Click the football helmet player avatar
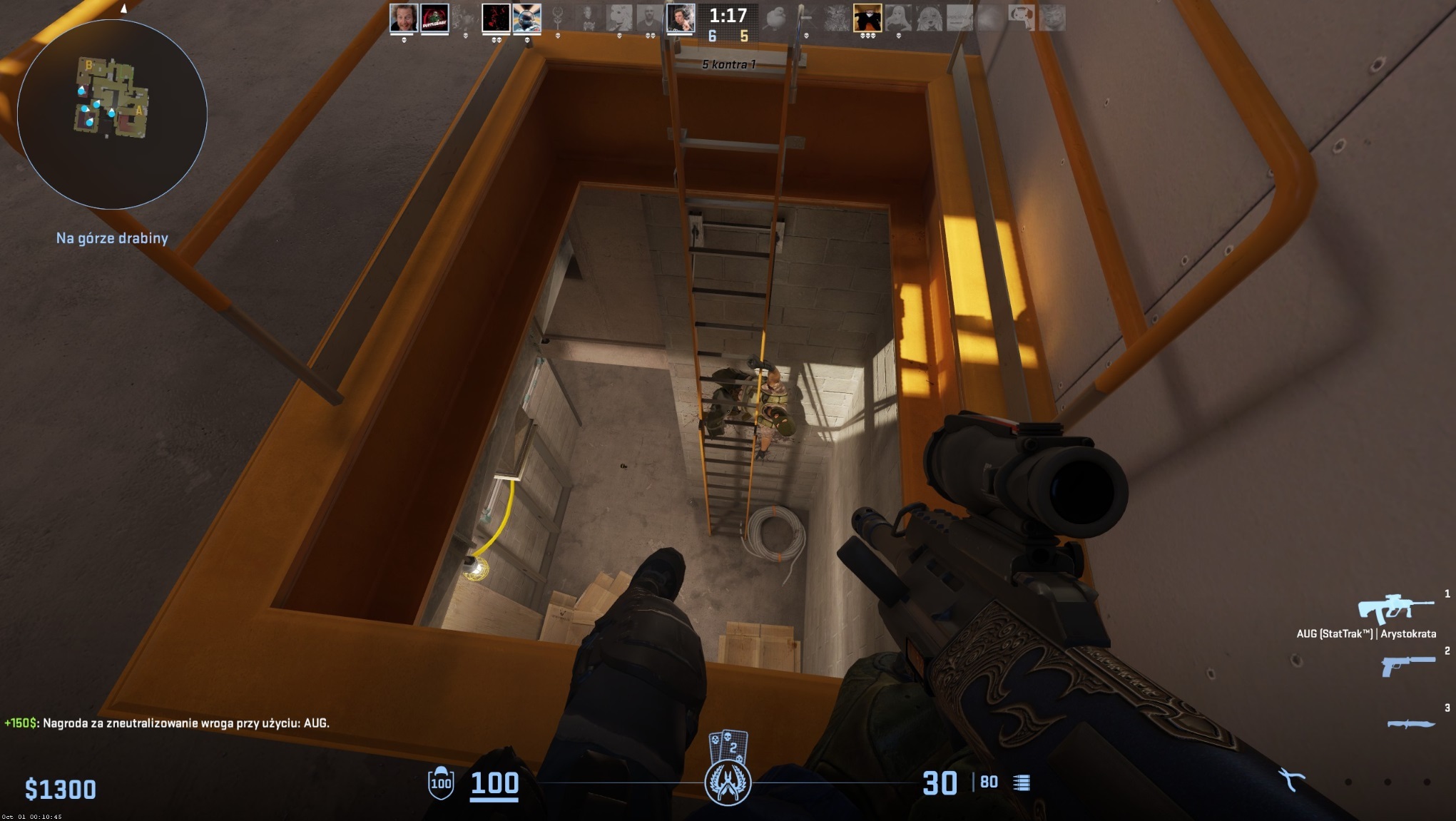 coord(527,18)
